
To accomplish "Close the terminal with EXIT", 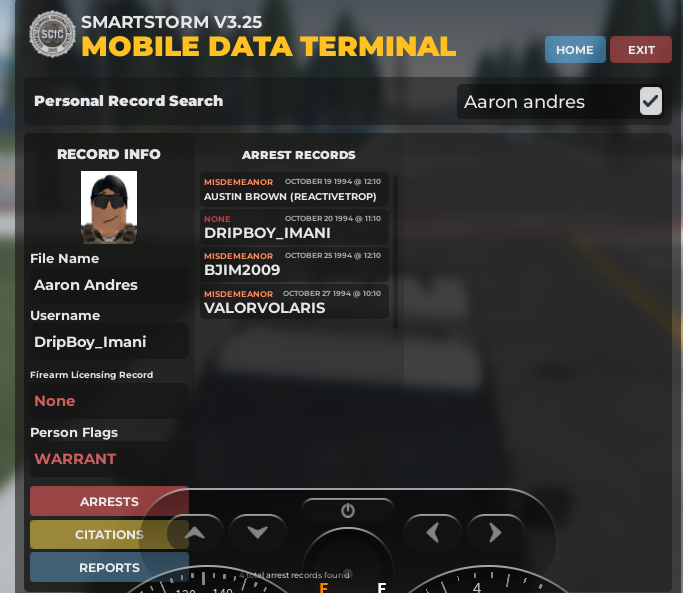I will 641,50.
